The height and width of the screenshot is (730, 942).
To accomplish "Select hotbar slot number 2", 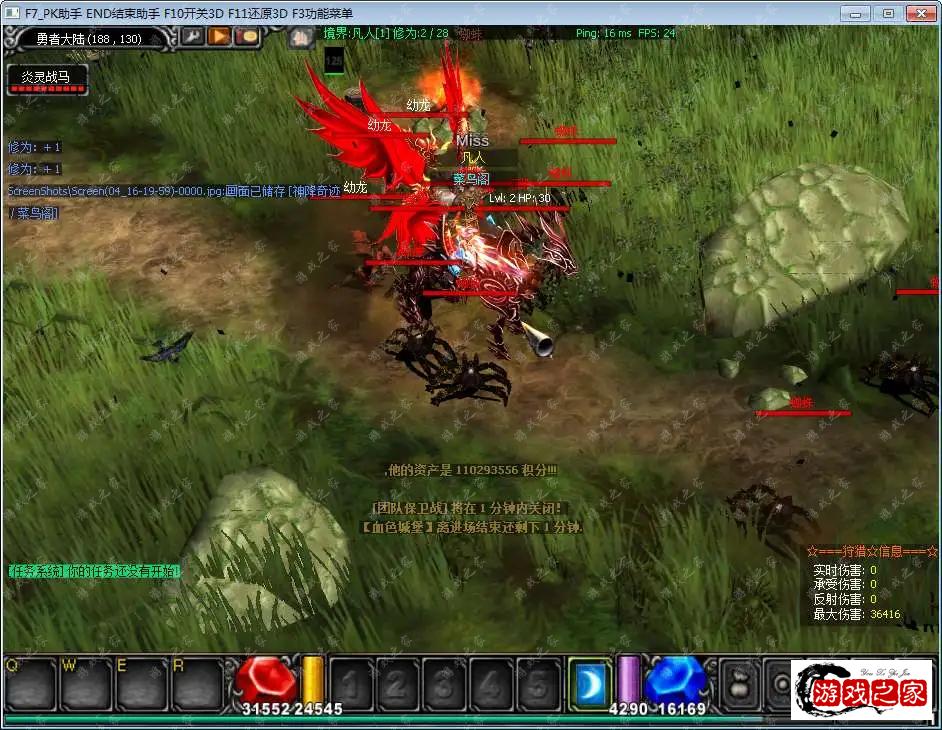I will pos(398,684).
